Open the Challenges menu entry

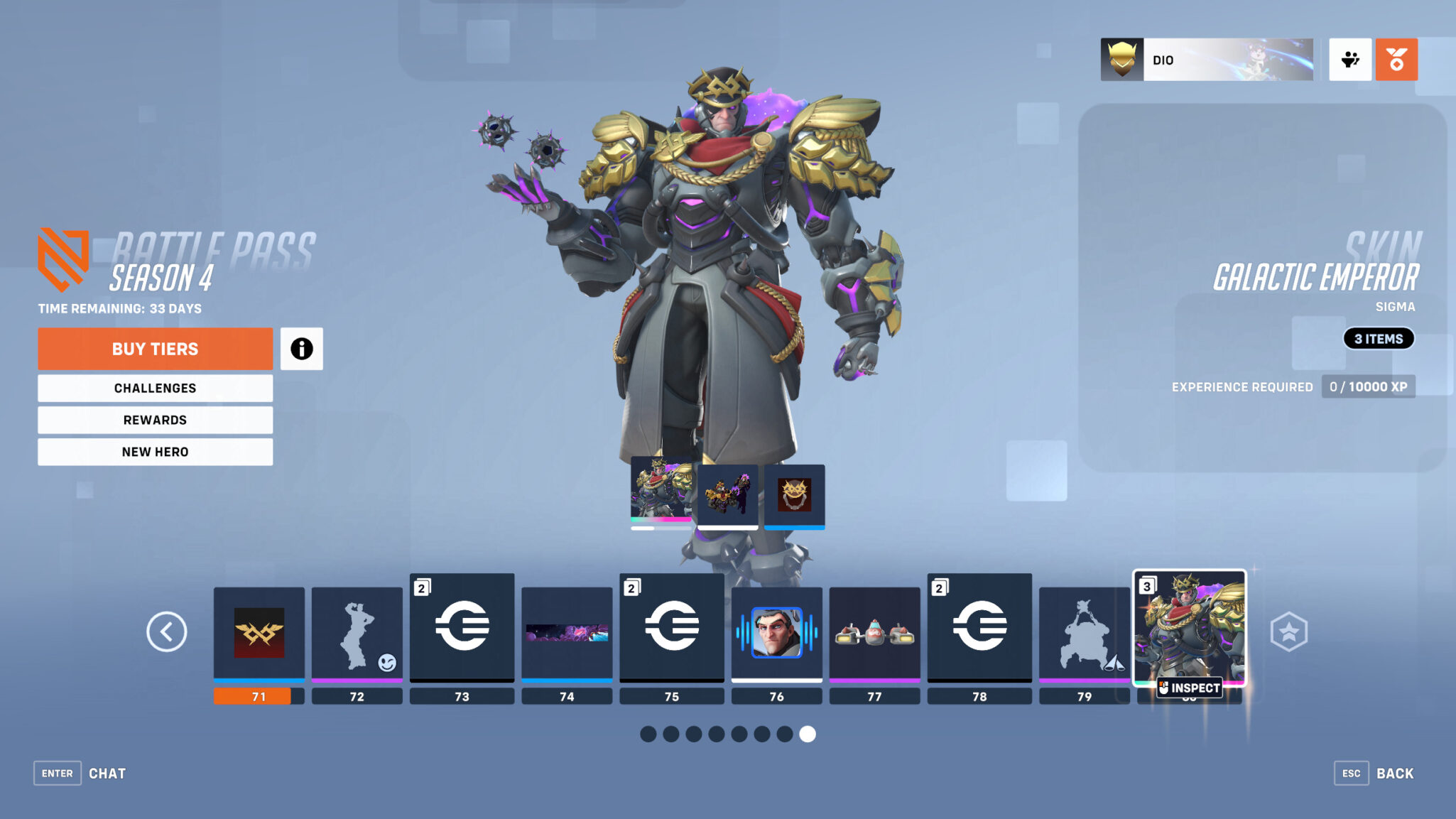tap(155, 388)
